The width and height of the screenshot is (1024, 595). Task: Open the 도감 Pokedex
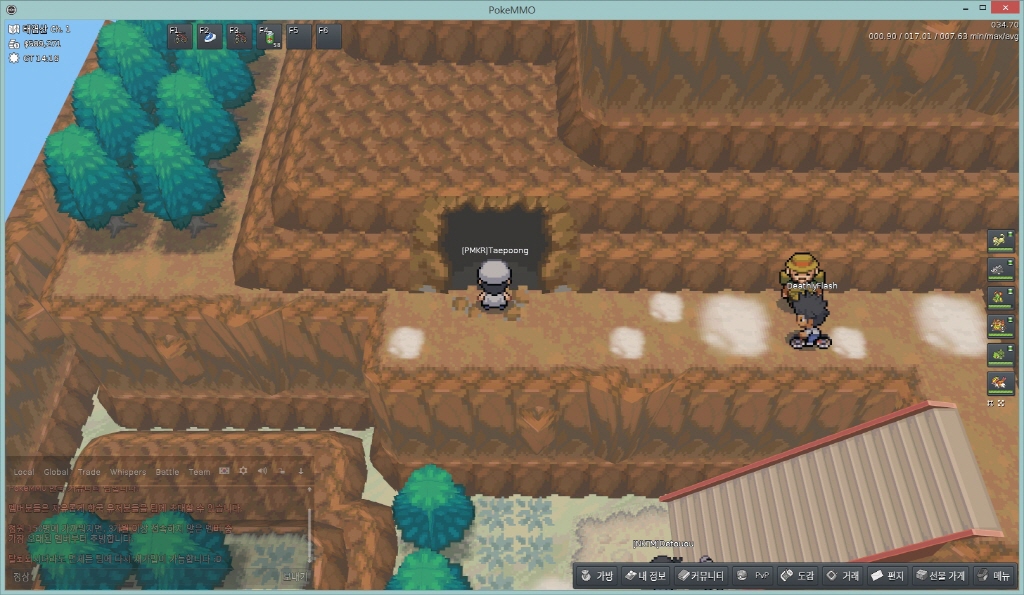[x=798, y=575]
